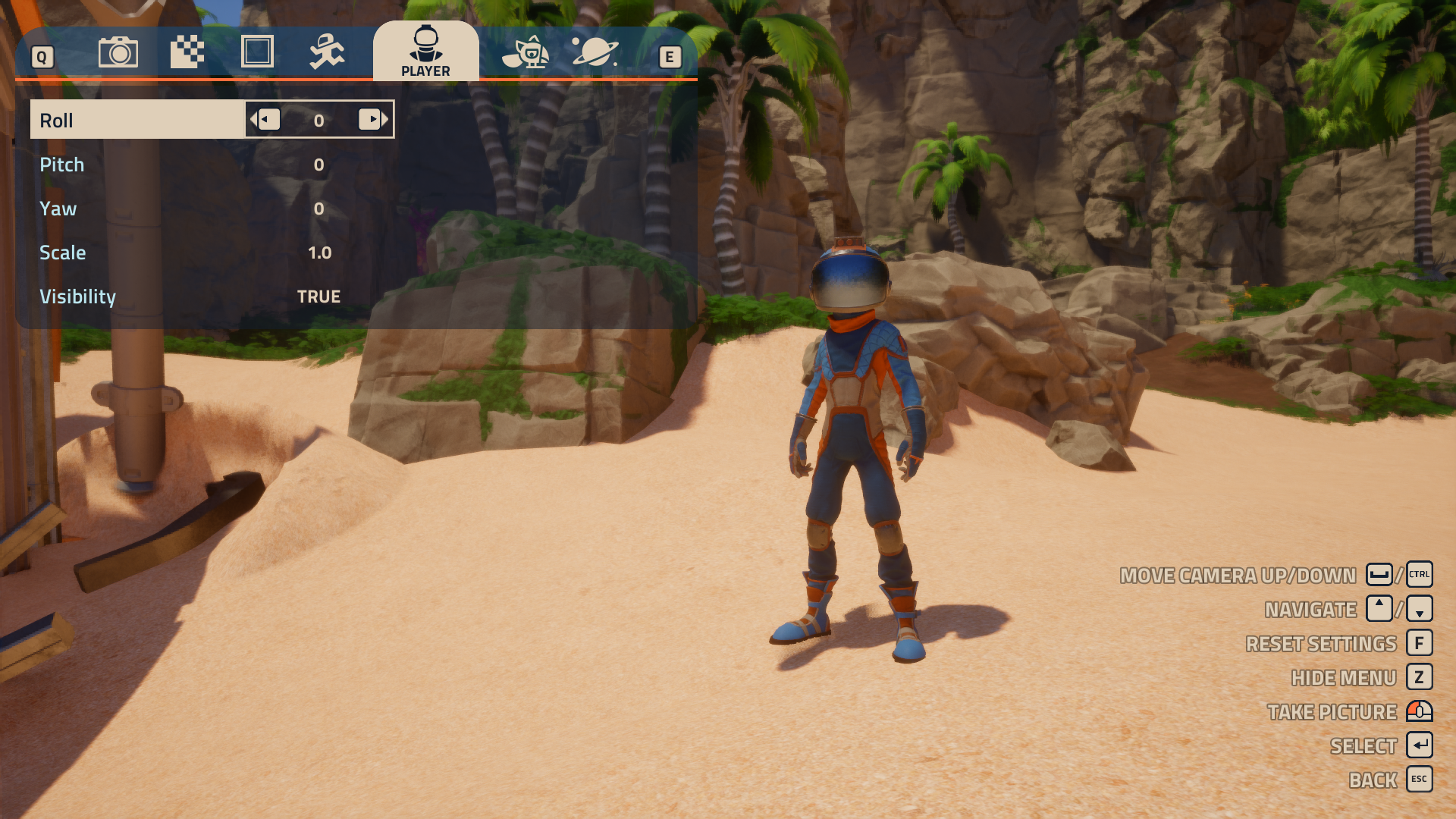Open the camera settings tab
The height and width of the screenshot is (819, 1456).
coord(118,53)
